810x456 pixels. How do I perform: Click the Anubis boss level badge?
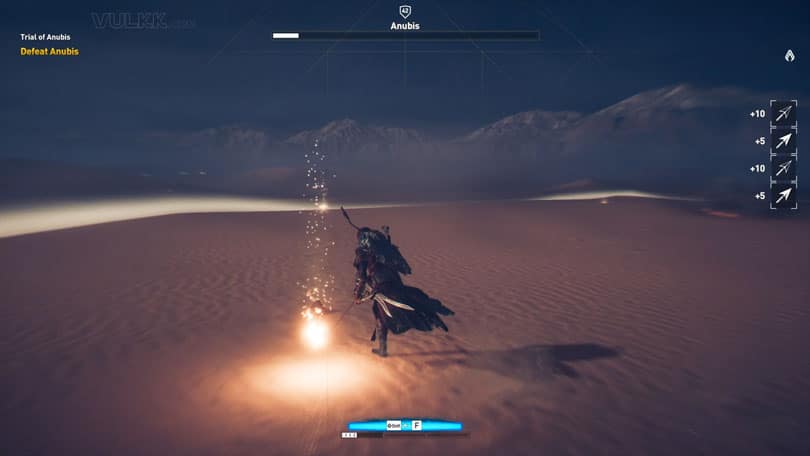pyautogui.click(x=405, y=11)
